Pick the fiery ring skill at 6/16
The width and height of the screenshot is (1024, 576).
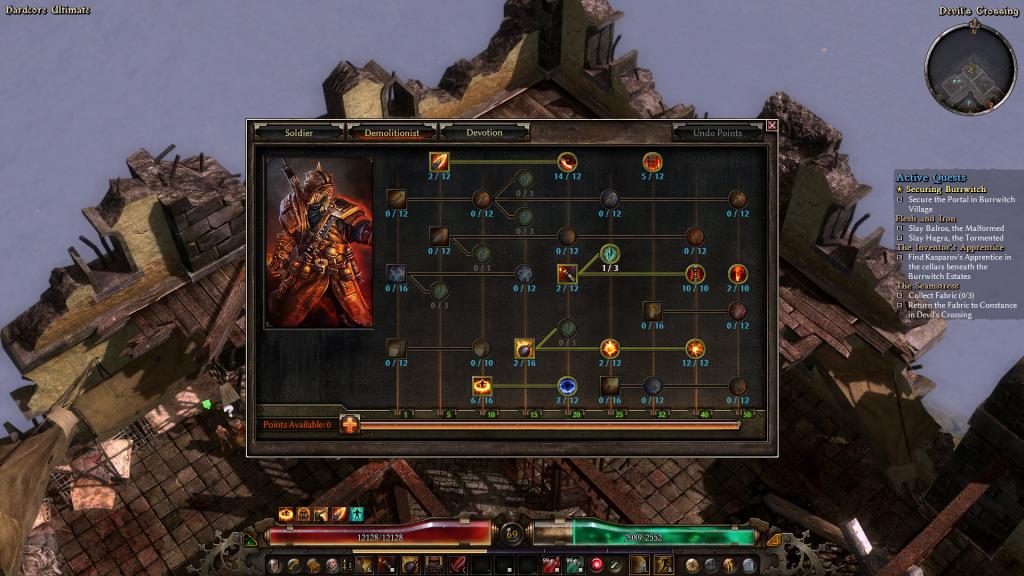[482, 386]
